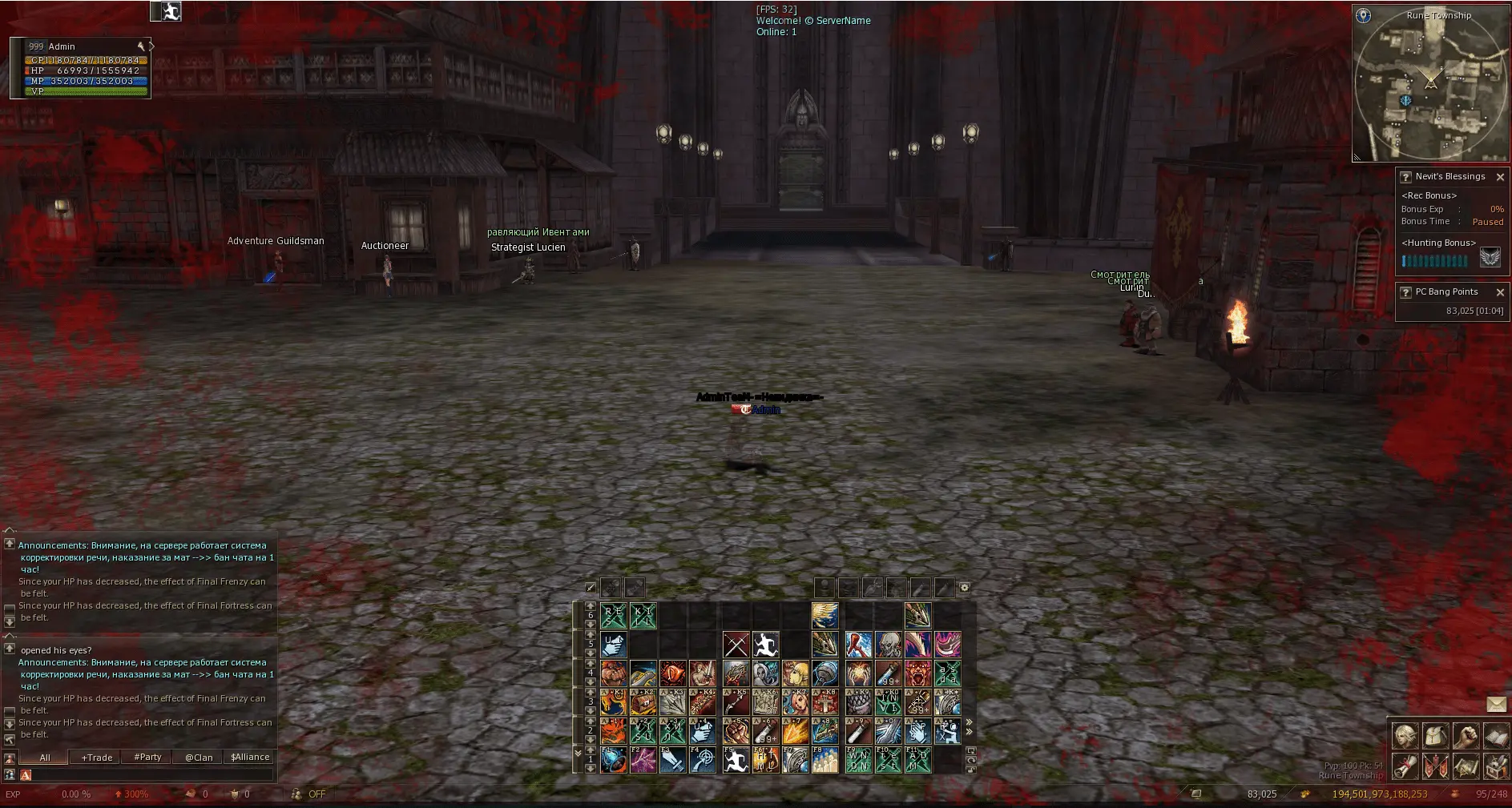The image size is (1512, 808).
Task: Use the KILL macro hotbar slot
Action: coord(643,615)
